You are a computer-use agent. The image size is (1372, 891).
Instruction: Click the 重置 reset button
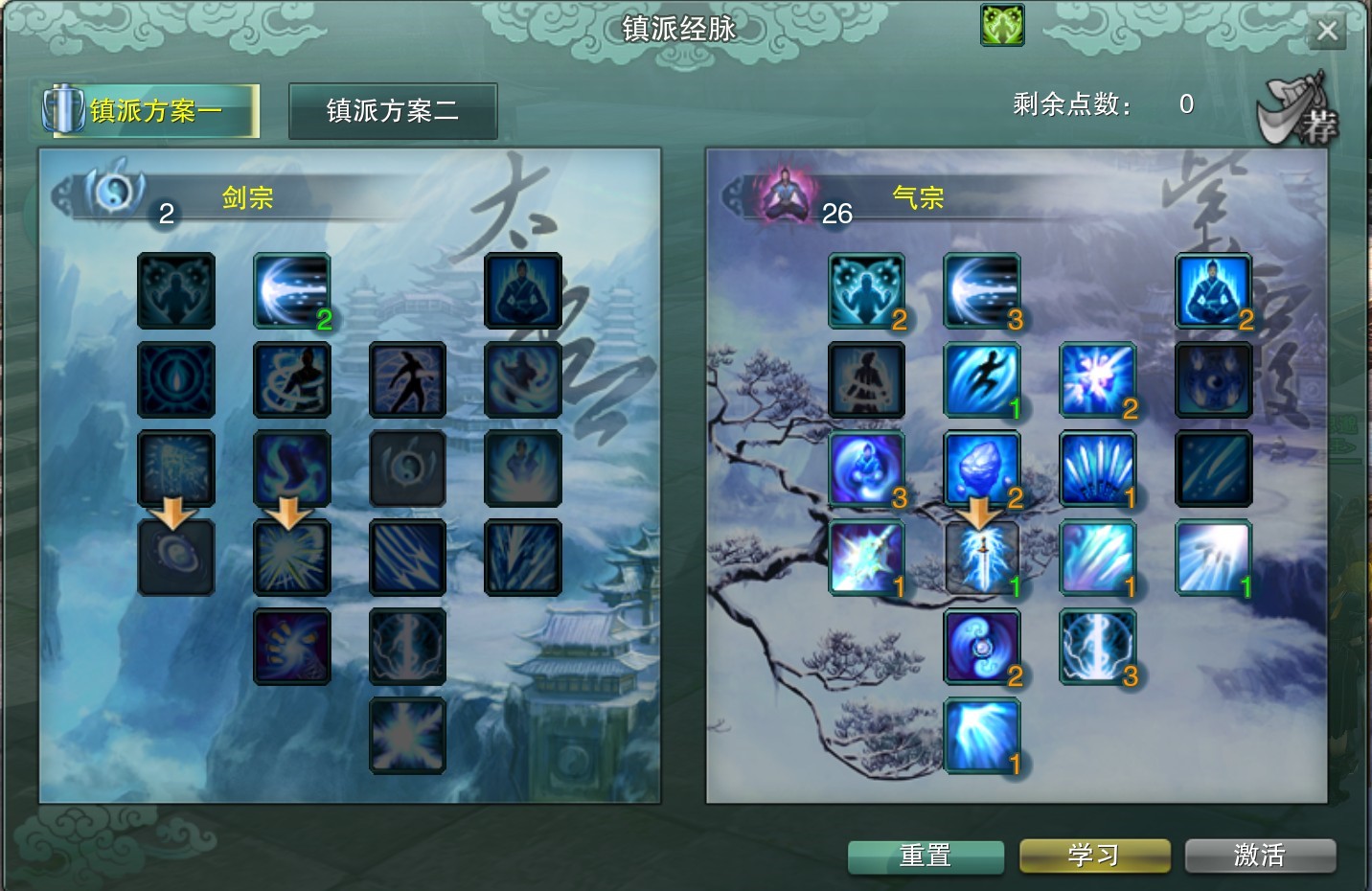point(926,856)
